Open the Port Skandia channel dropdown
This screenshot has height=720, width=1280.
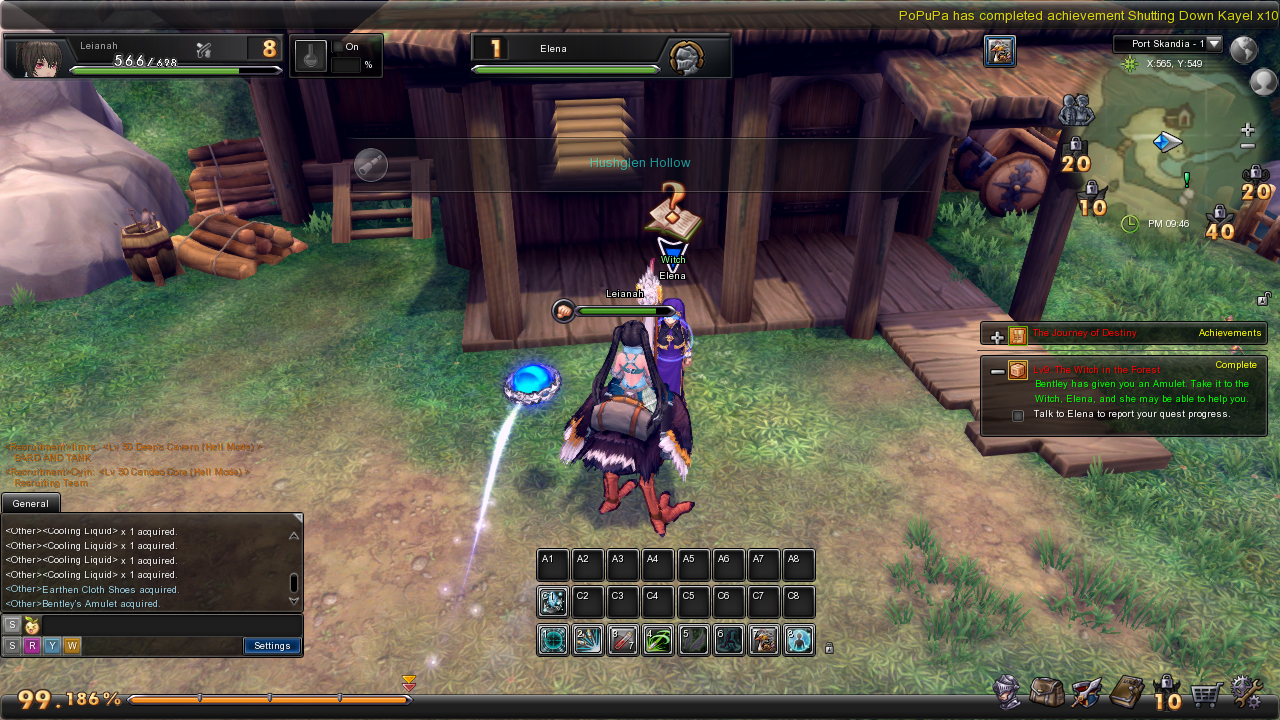click(1214, 44)
